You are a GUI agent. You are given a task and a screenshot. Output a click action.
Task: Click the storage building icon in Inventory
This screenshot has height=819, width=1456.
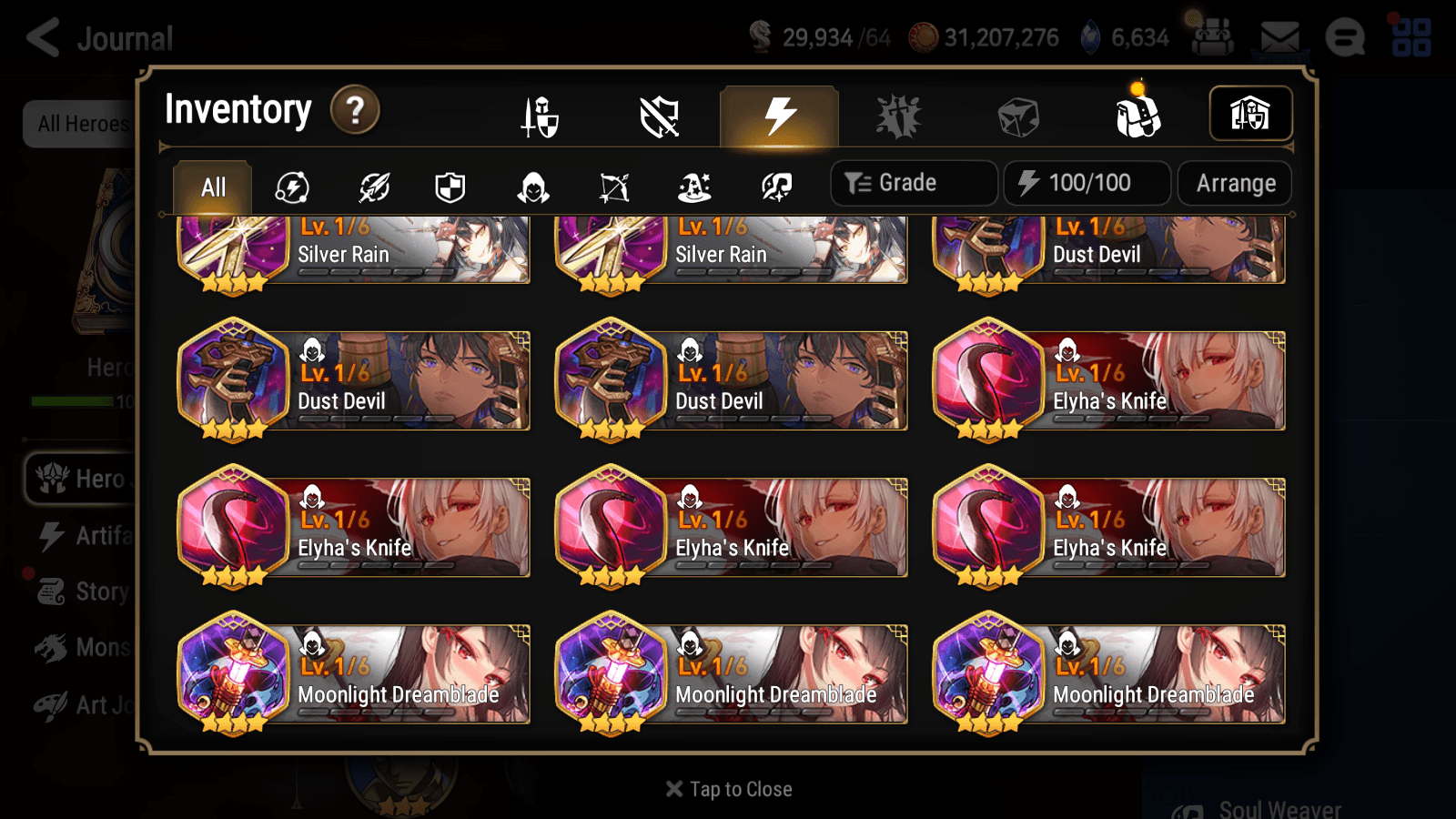1249,114
